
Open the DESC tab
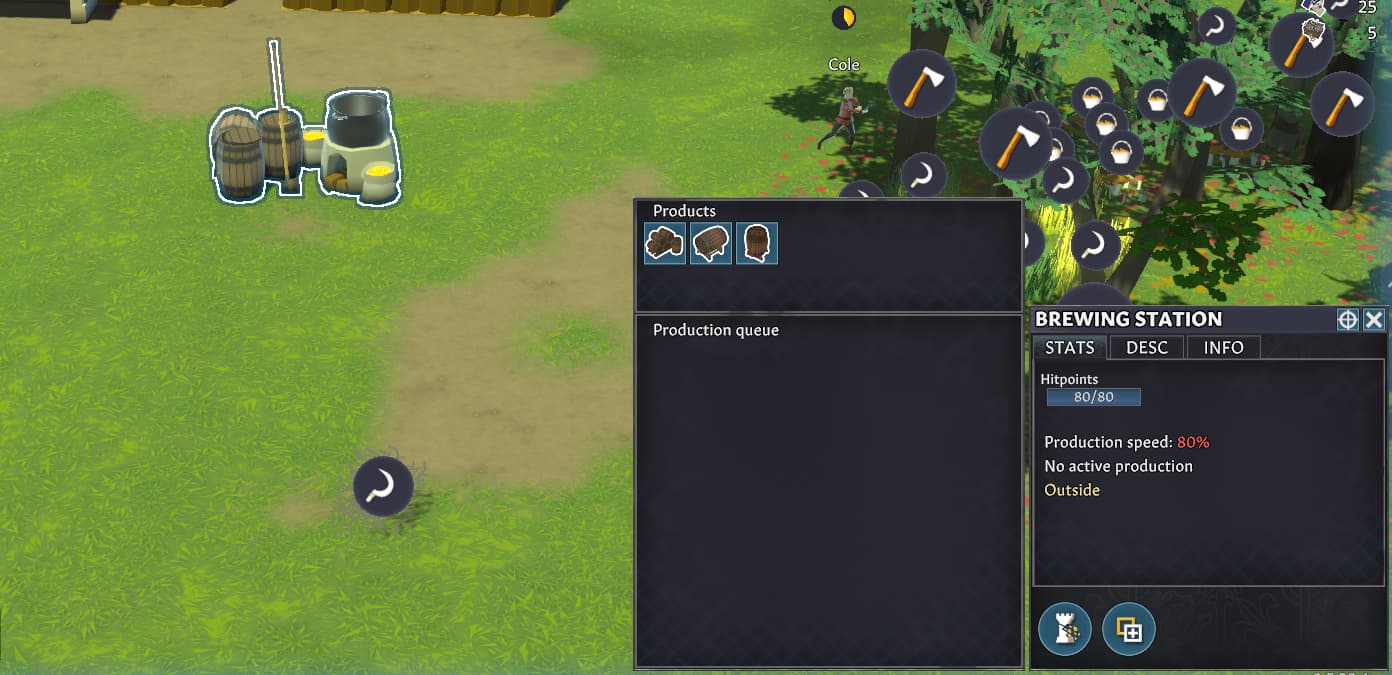click(x=1146, y=347)
